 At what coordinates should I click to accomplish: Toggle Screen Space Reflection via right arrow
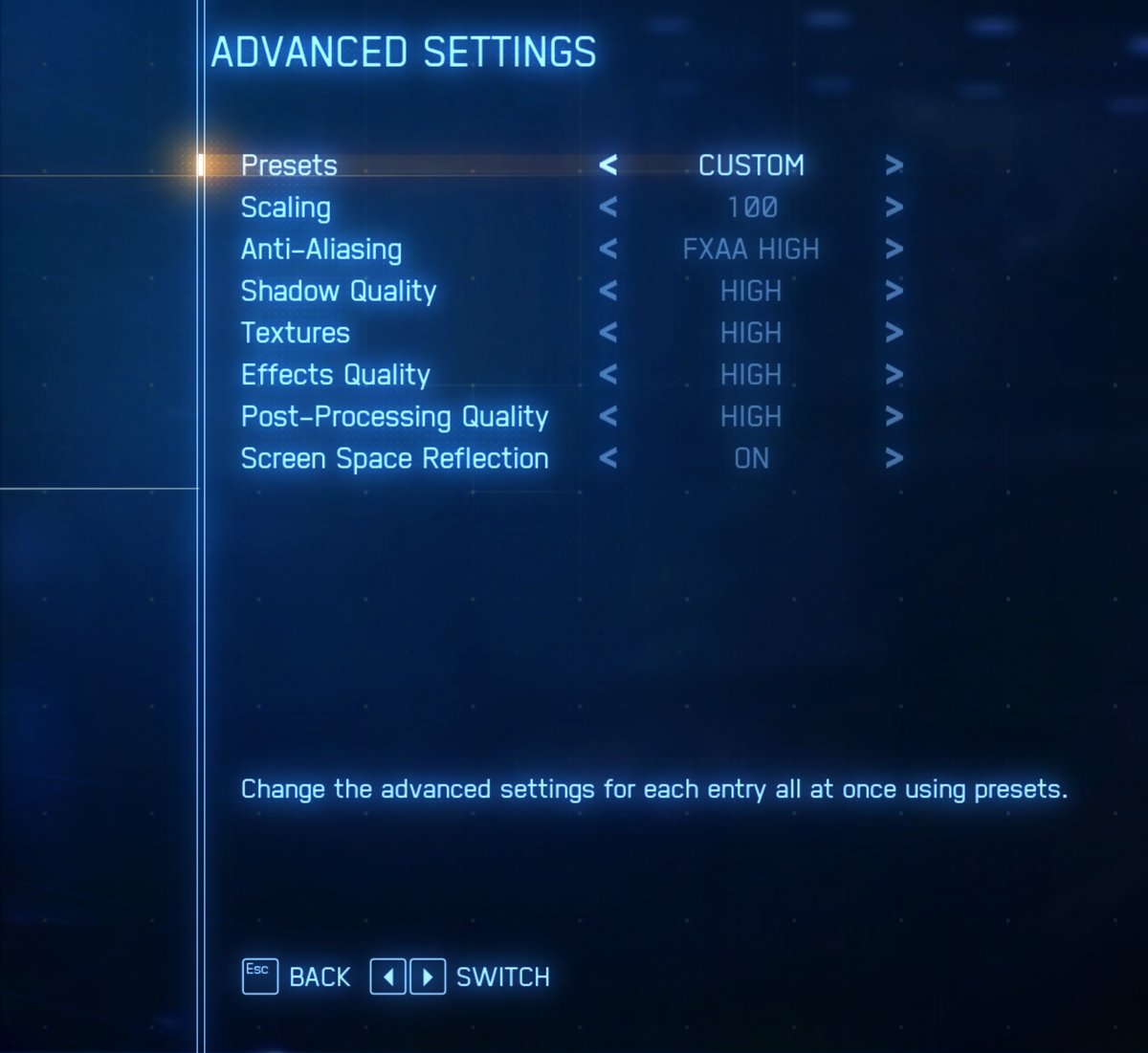pyautogui.click(x=894, y=459)
